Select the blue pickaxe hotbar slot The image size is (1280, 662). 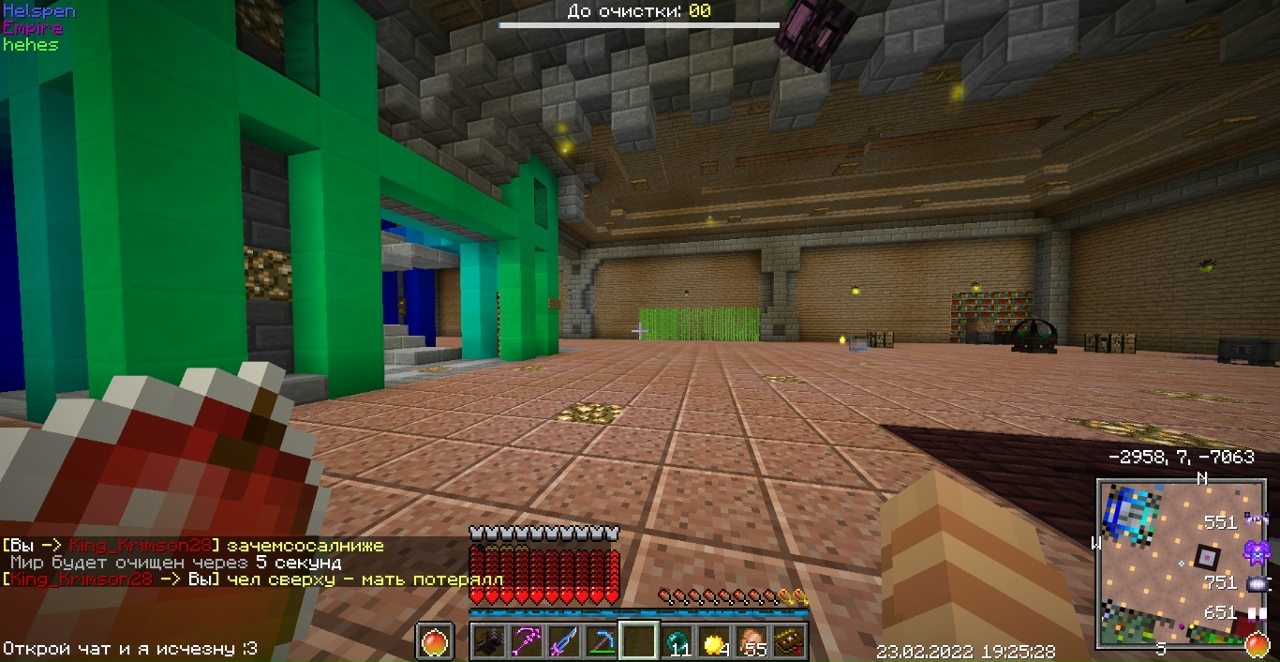point(600,641)
